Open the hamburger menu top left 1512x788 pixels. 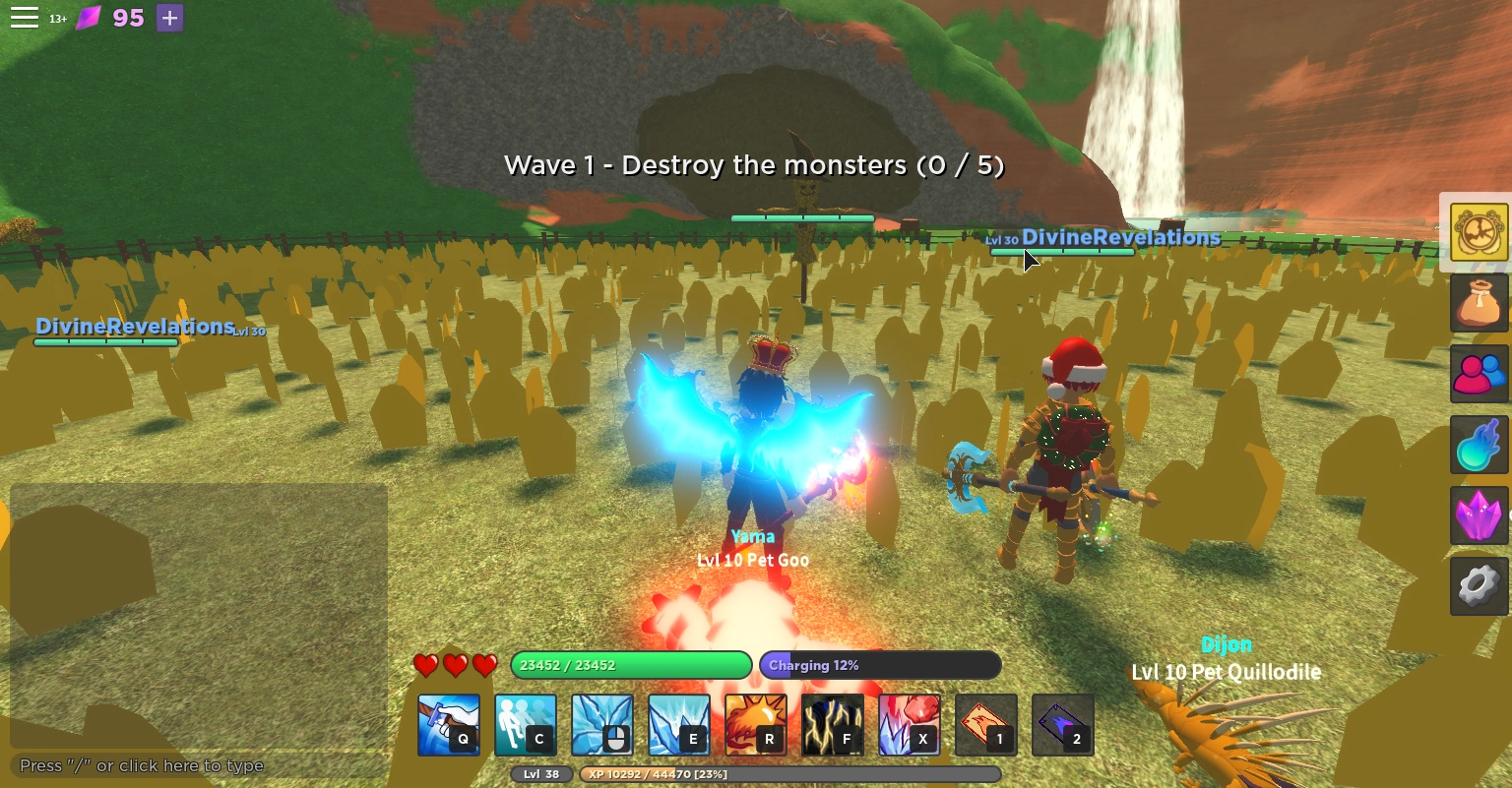tap(25, 17)
